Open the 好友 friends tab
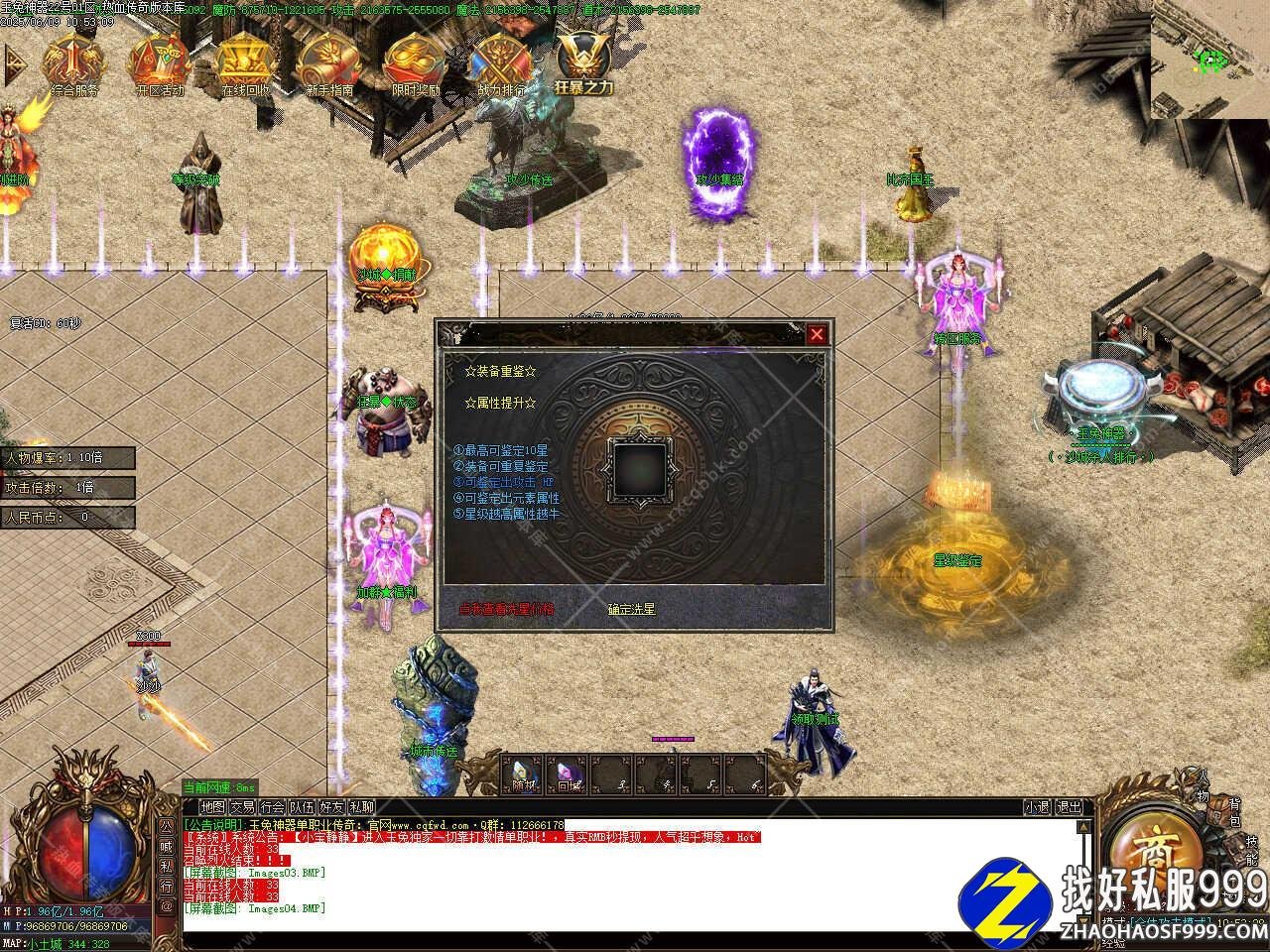This screenshot has height=952, width=1270. point(331,807)
